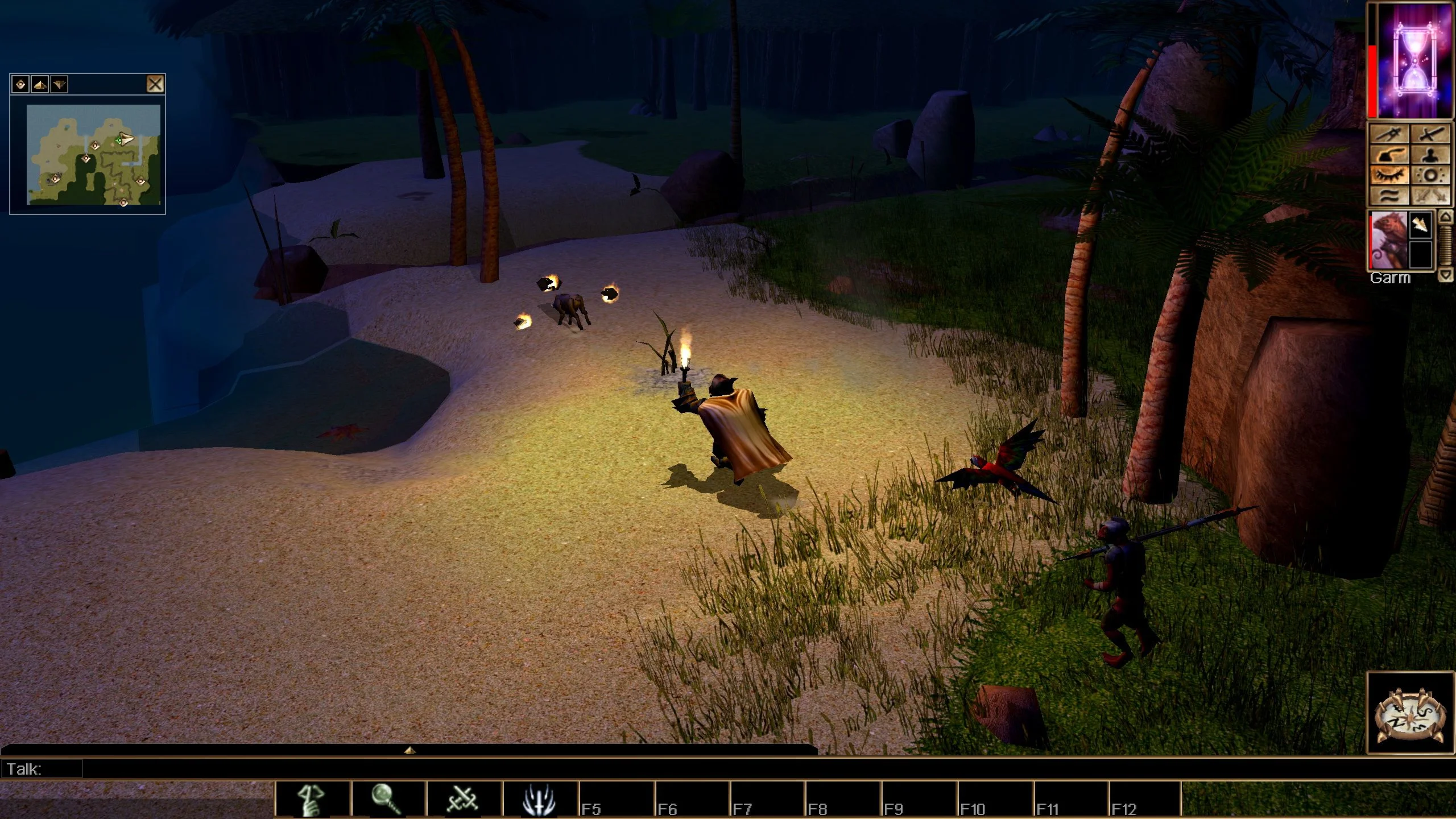Click the compass in the corner
Viewport: 1456px width, 819px height.
tap(1409, 714)
